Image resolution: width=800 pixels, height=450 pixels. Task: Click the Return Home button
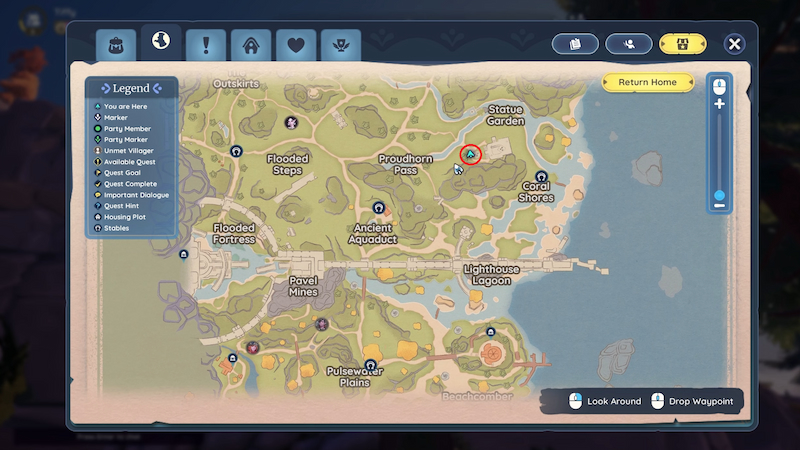(647, 82)
